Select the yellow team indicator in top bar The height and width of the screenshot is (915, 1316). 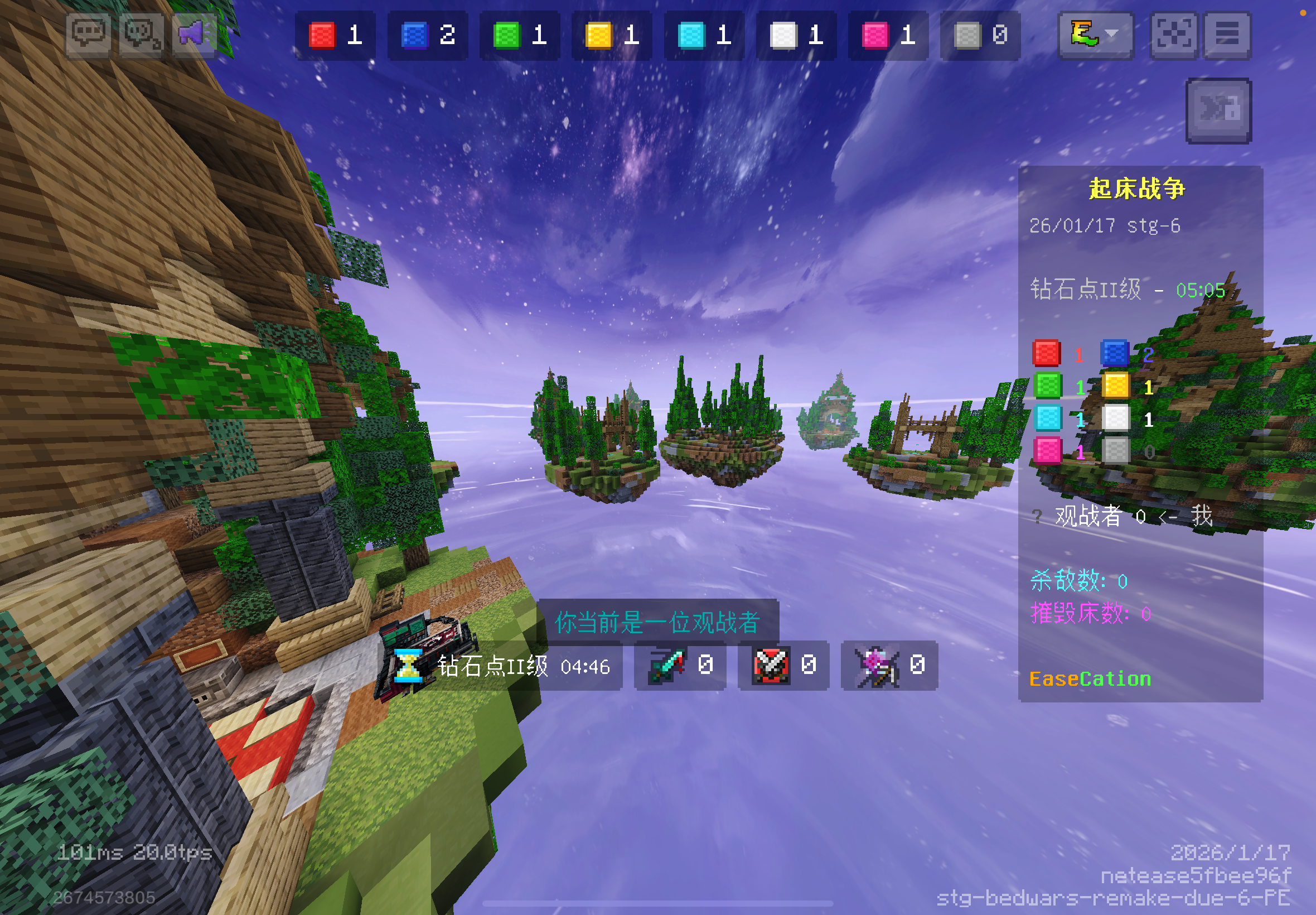612,36
